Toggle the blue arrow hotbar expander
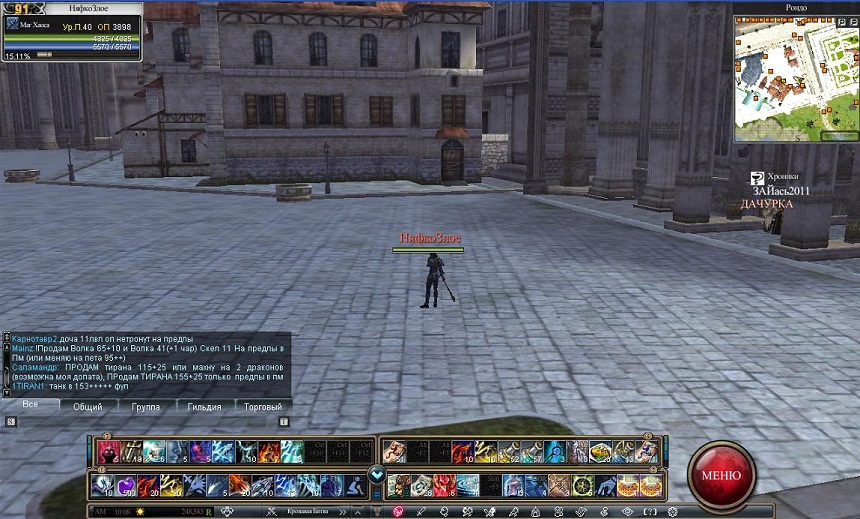 point(377,474)
